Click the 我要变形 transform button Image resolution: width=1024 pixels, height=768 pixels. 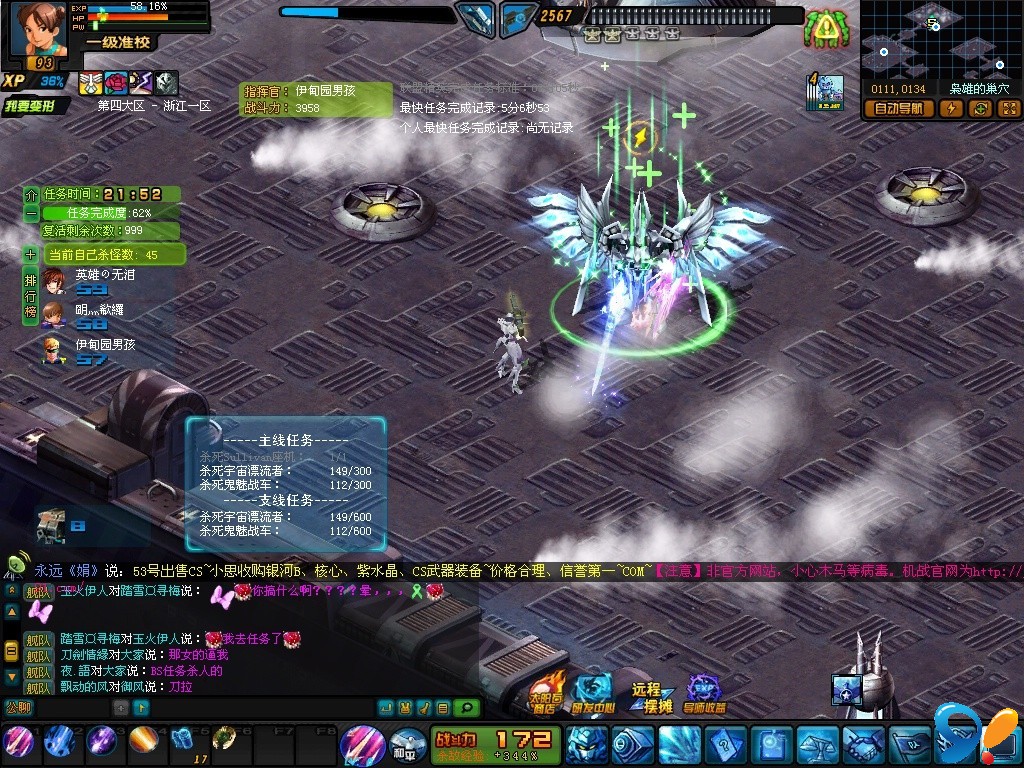point(36,106)
